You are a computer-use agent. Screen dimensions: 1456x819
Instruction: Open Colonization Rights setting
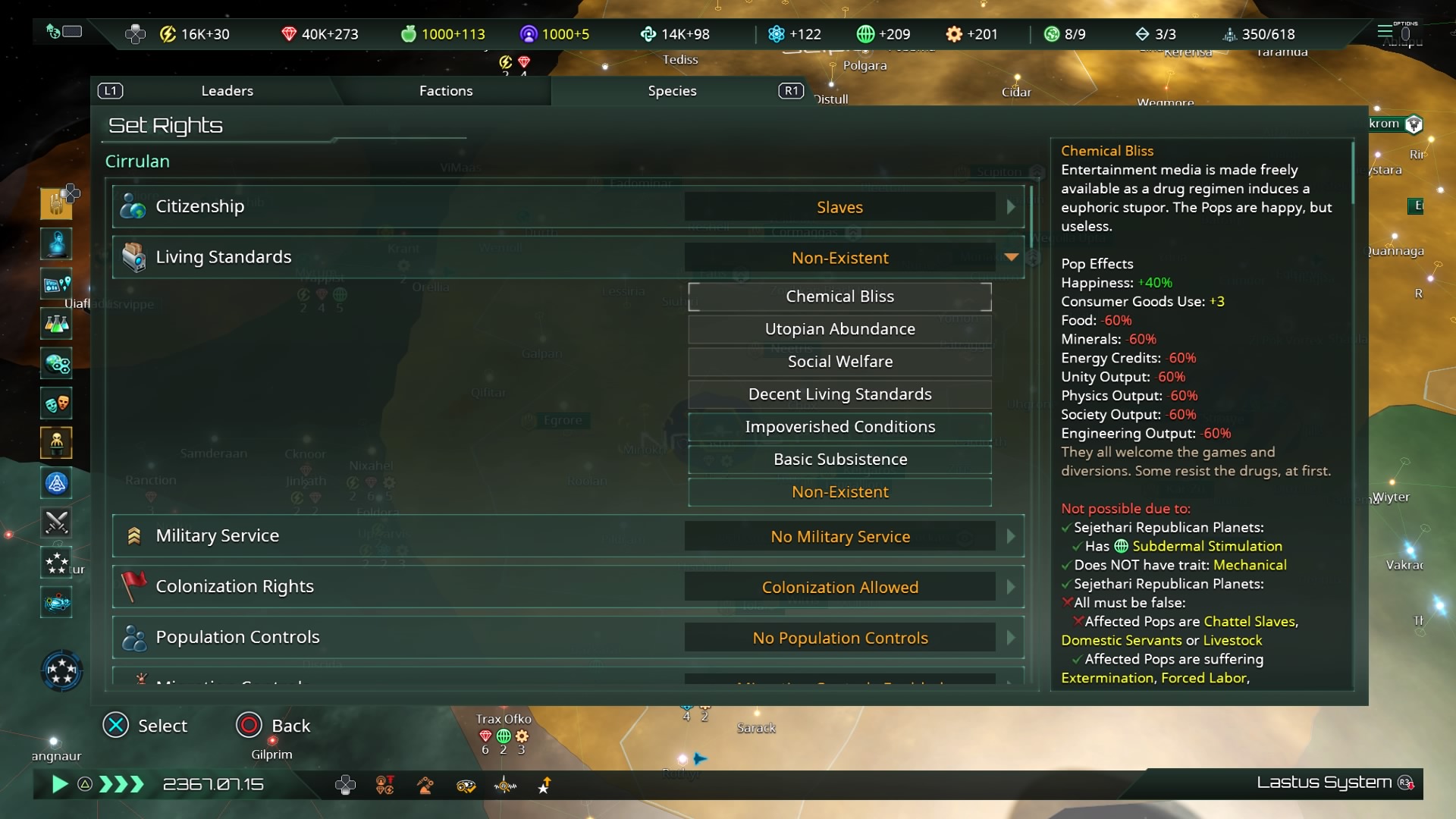click(839, 587)
